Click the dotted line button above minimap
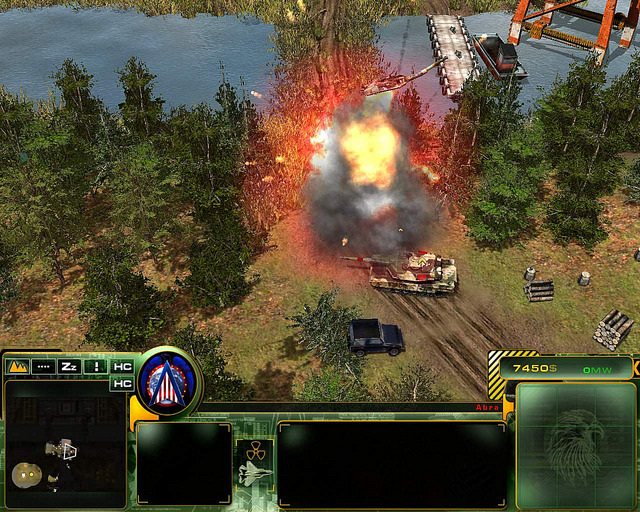The width and height of the screenshot is (640, 512). click(43, 366)
